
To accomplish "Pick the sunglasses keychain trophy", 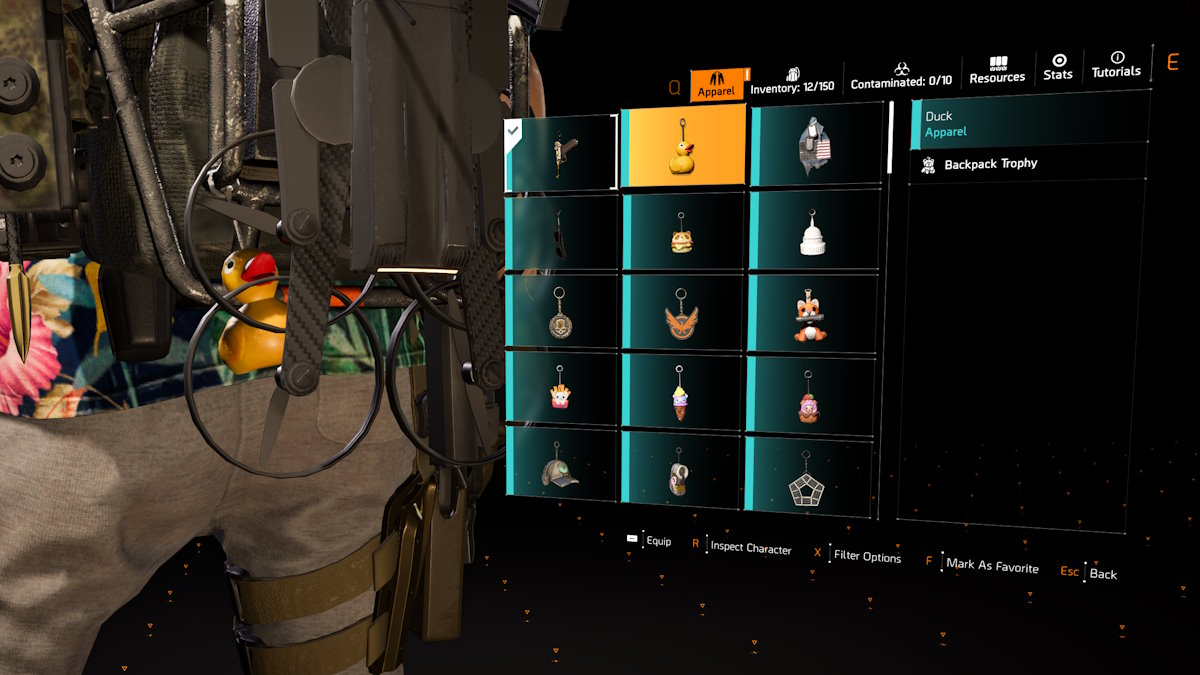I will point(561,232).
